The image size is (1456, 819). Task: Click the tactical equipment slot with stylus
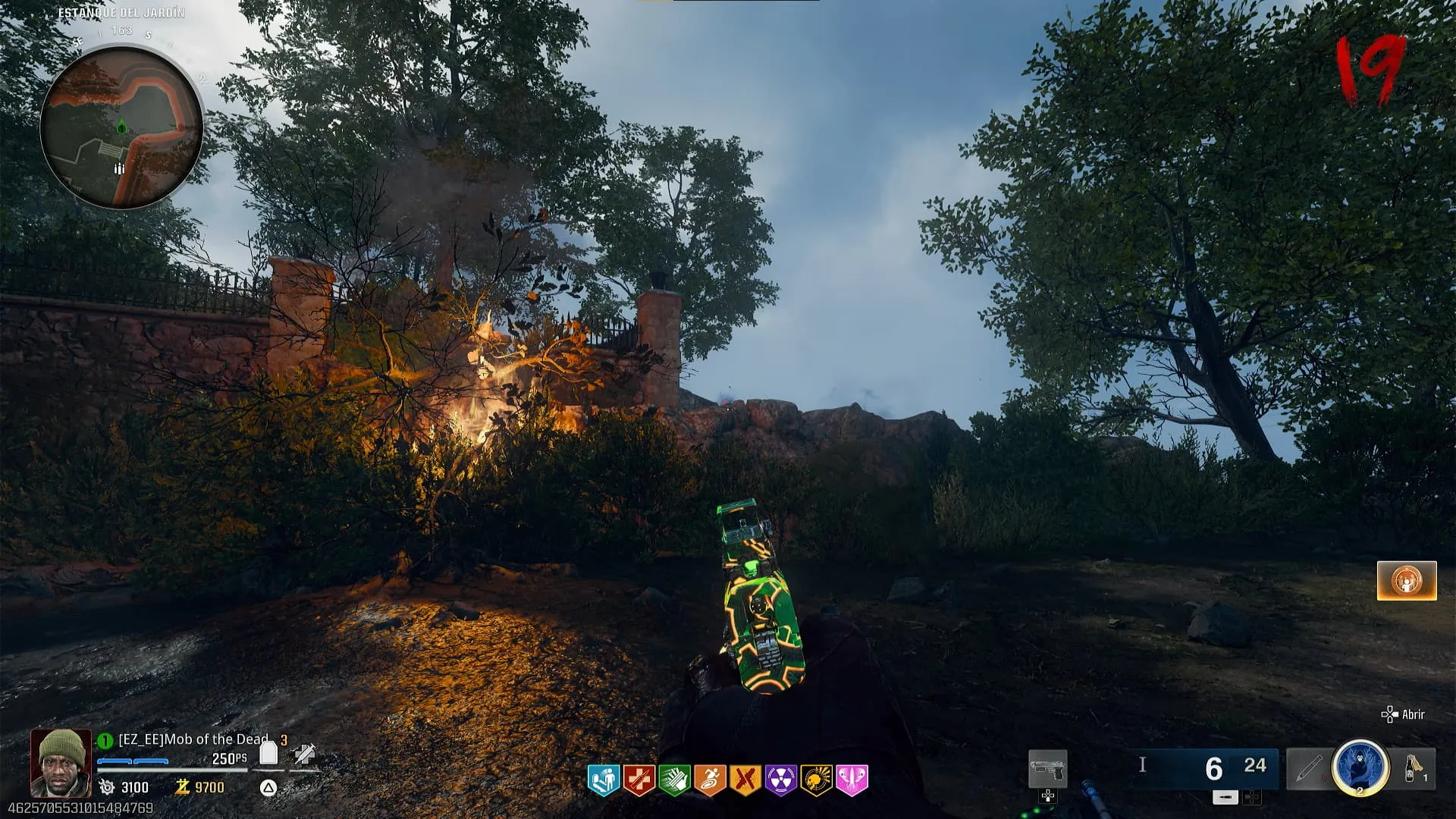coord(1308,769)
